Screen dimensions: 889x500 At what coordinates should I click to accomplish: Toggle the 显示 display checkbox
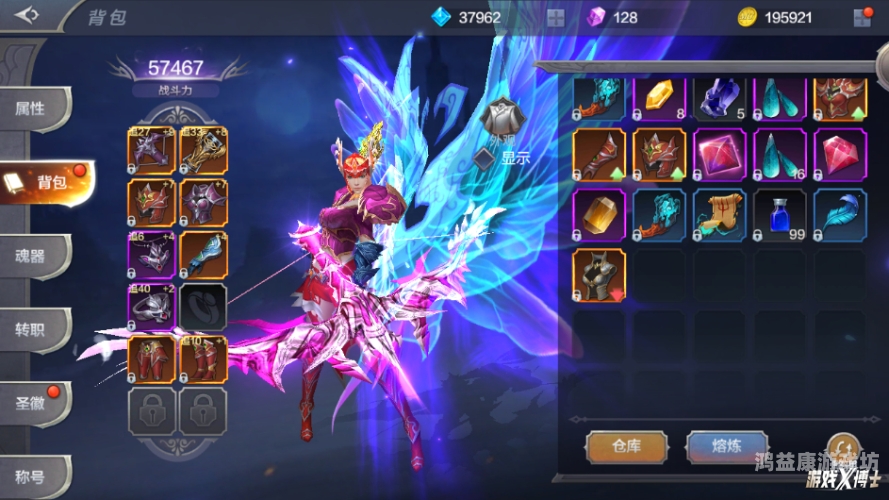click(x=486, y=157)
